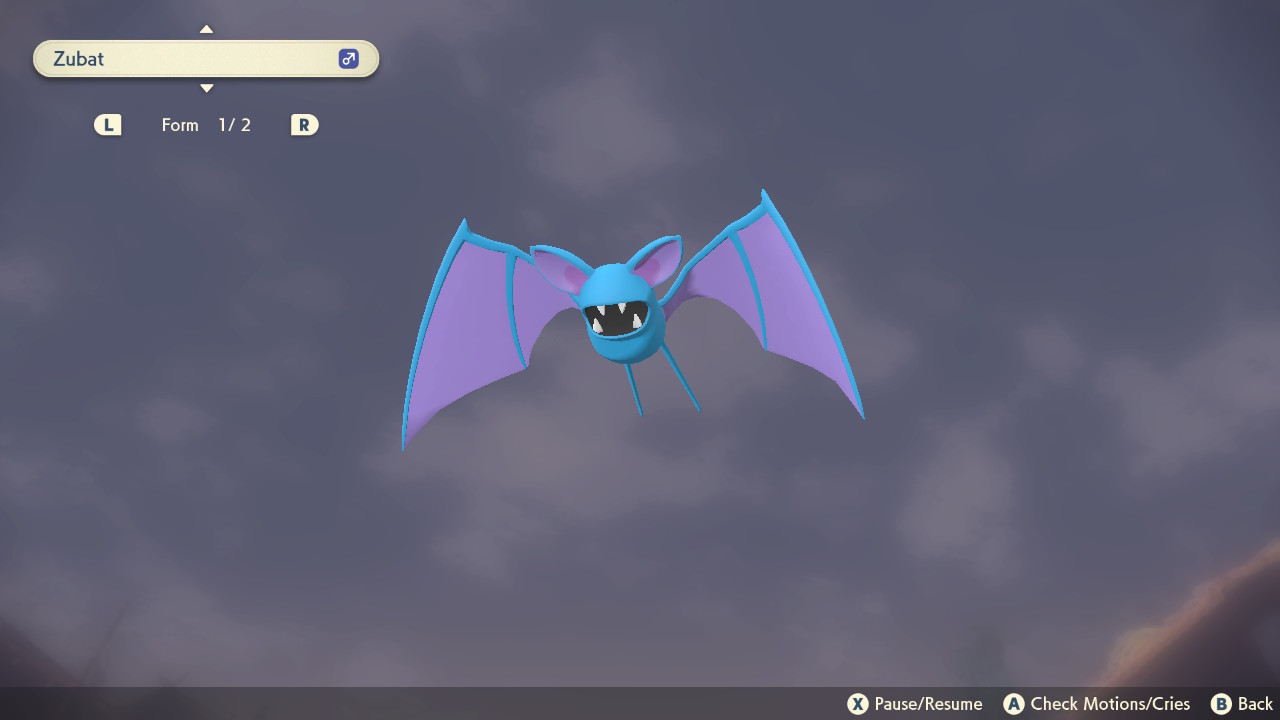This screenshot has height=720, width=1280.
Task: Click the down arrow below Zubat's name
Action: [x=206, y=89]
